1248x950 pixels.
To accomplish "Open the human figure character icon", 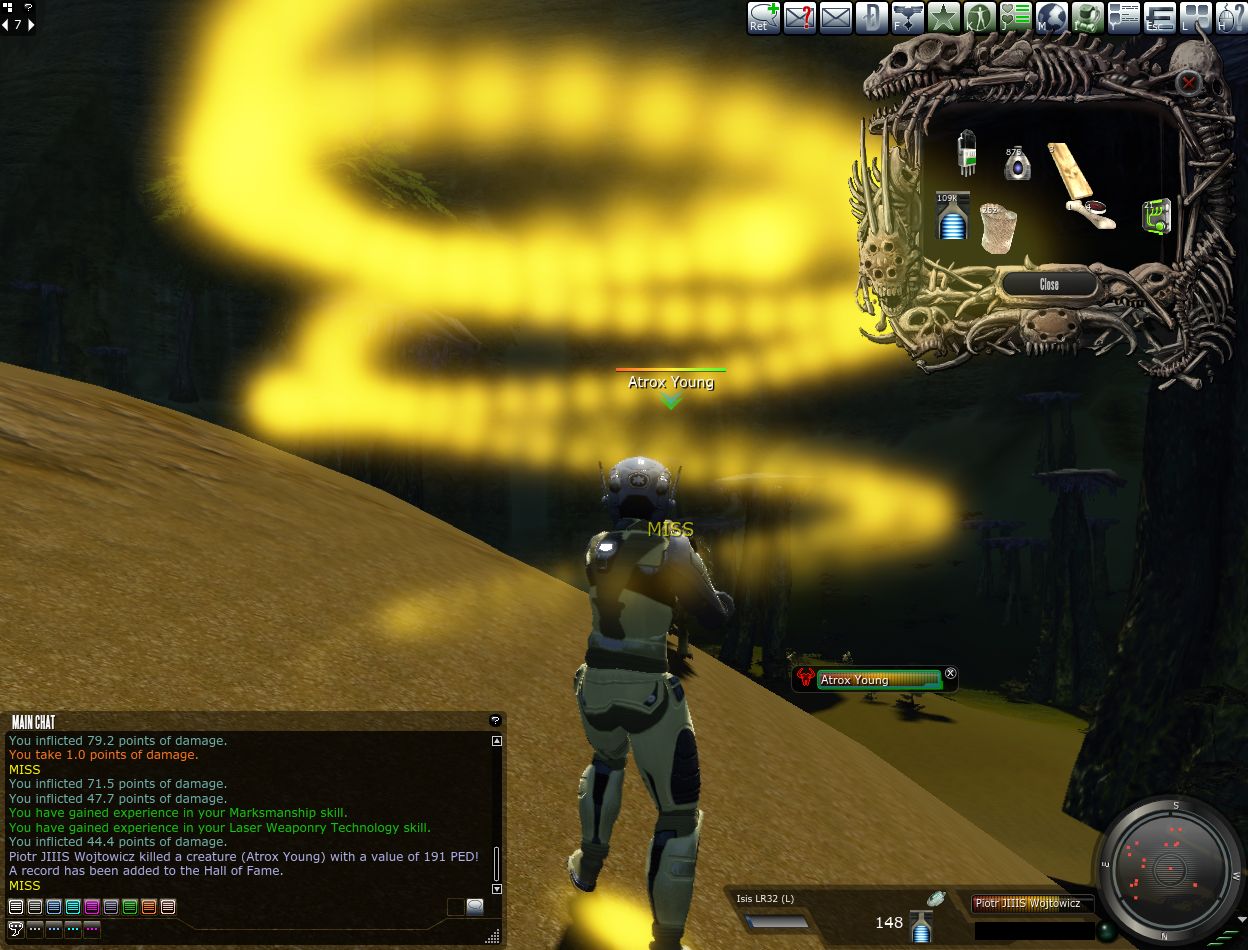I will click(979, 18).
